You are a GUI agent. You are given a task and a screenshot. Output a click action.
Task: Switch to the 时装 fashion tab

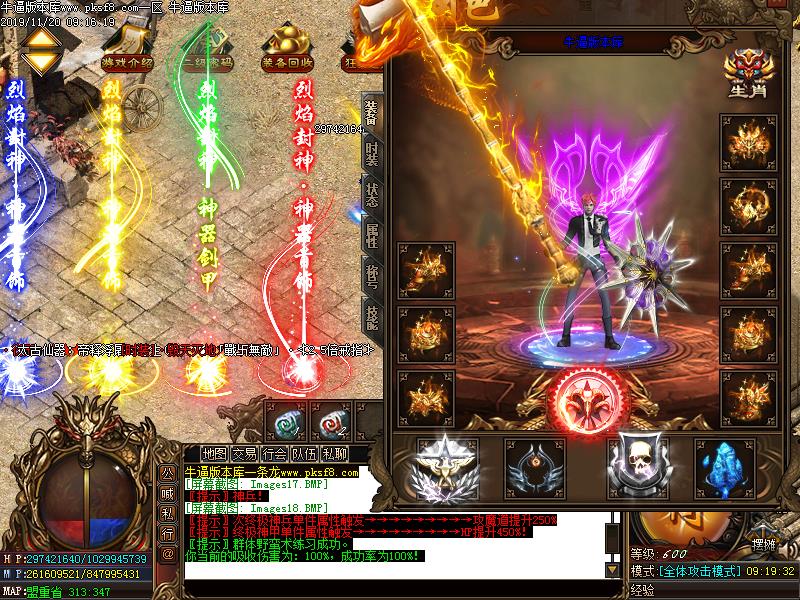click(x=371, y=153)
